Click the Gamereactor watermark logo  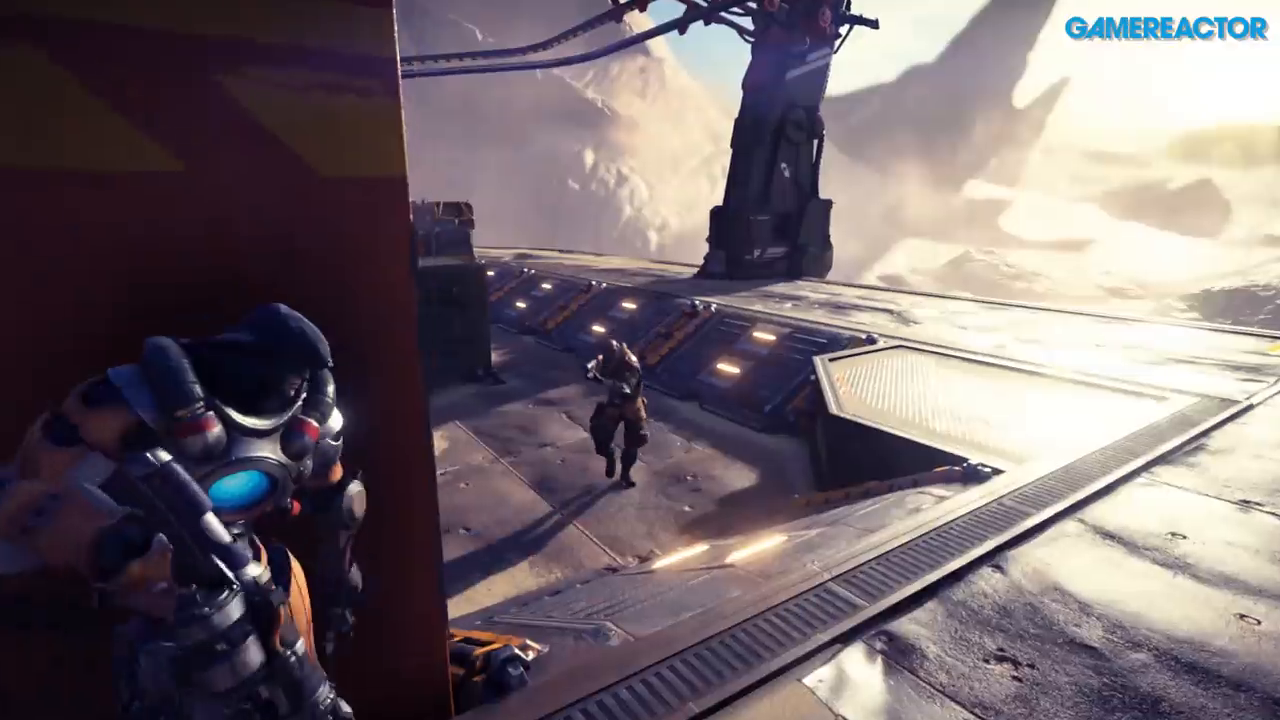[x=1165, y=28]
